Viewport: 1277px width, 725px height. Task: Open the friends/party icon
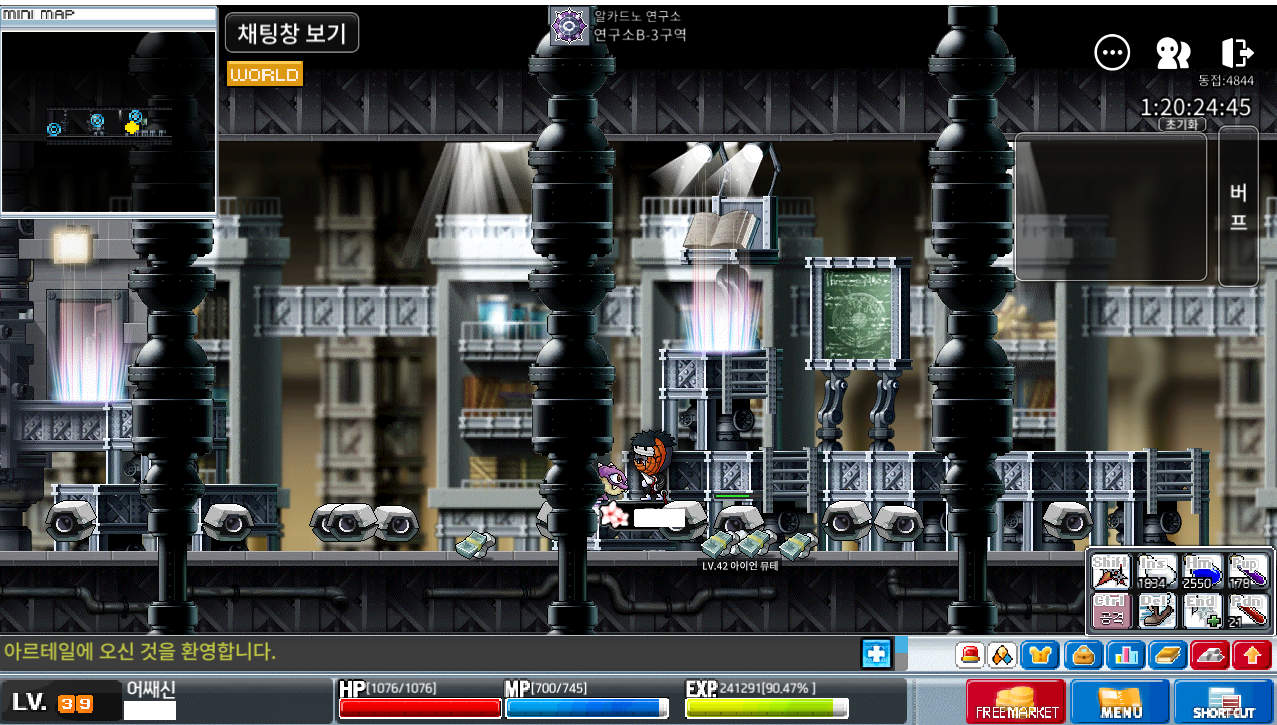(x=1172, y=53)
